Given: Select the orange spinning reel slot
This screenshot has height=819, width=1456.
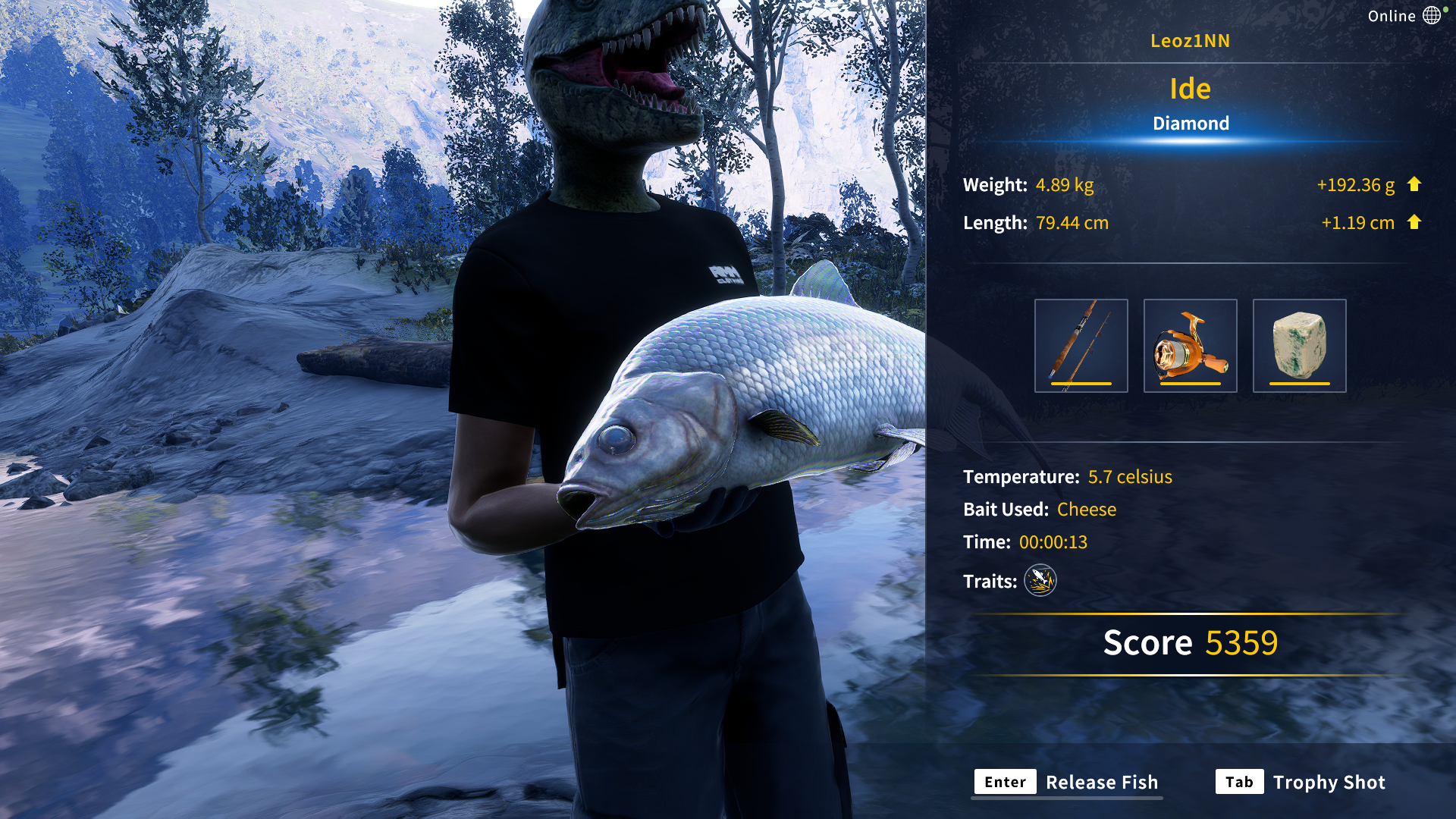Looking at the screenshot, I should pos(1190,346).
